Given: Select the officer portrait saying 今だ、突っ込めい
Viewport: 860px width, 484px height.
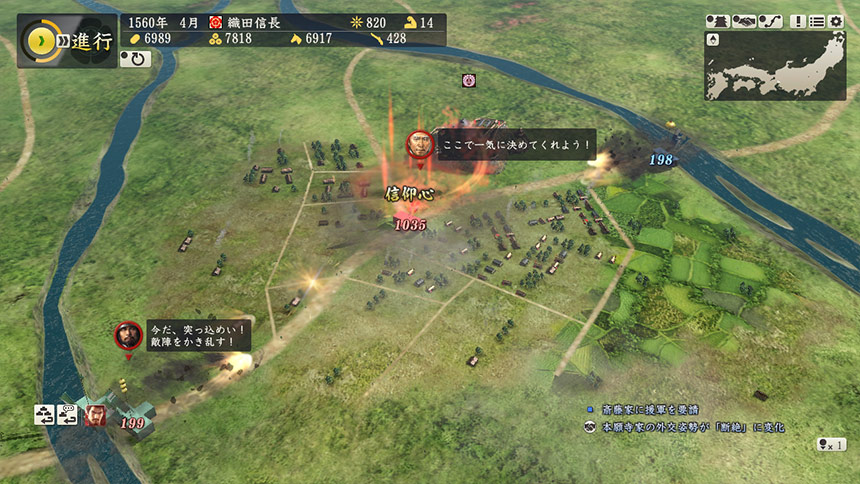Looking at the screenshot, I should pyautogui.click(x=128, y=335).
